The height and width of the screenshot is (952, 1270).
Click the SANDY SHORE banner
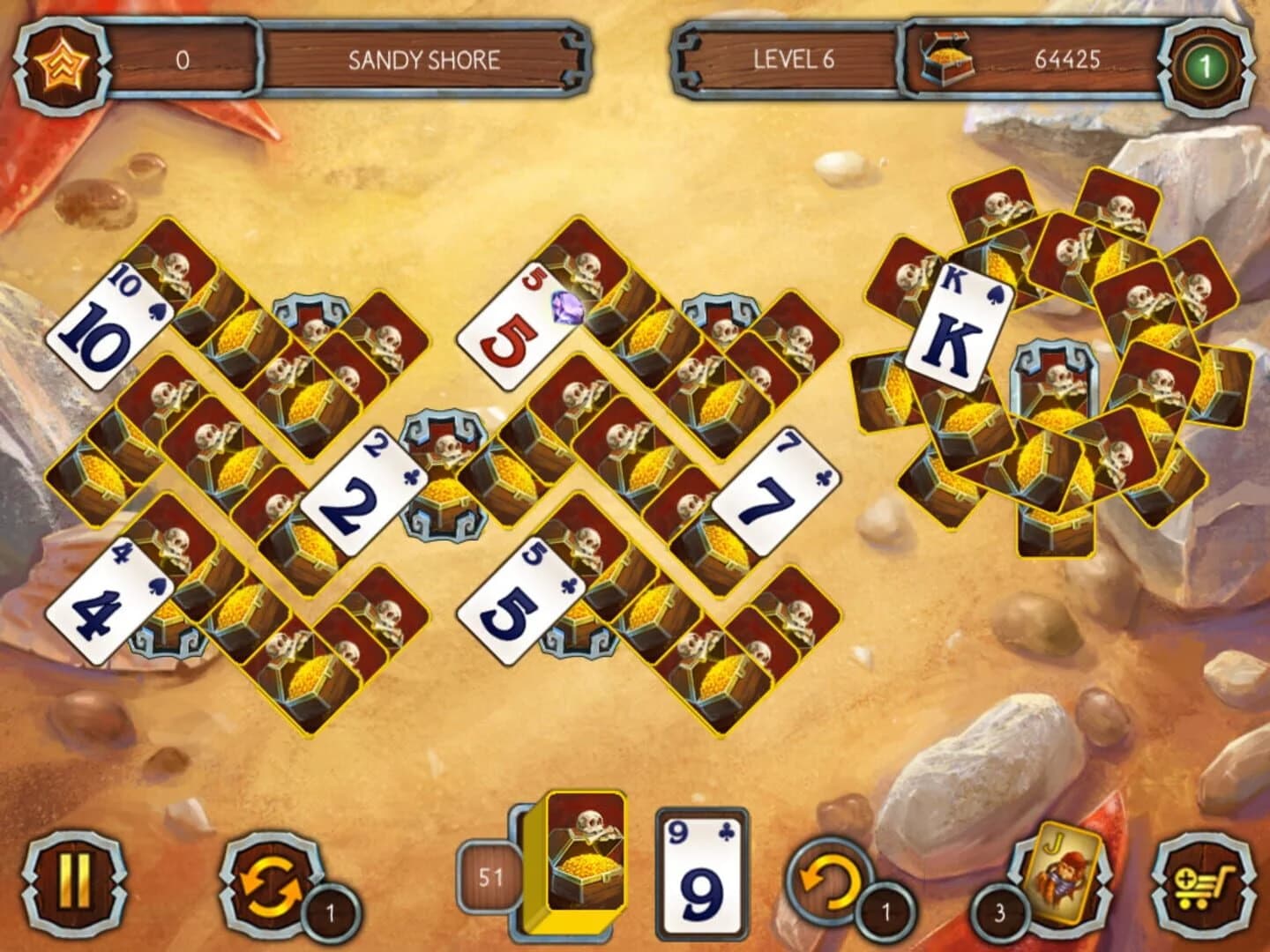click(426, 60)
